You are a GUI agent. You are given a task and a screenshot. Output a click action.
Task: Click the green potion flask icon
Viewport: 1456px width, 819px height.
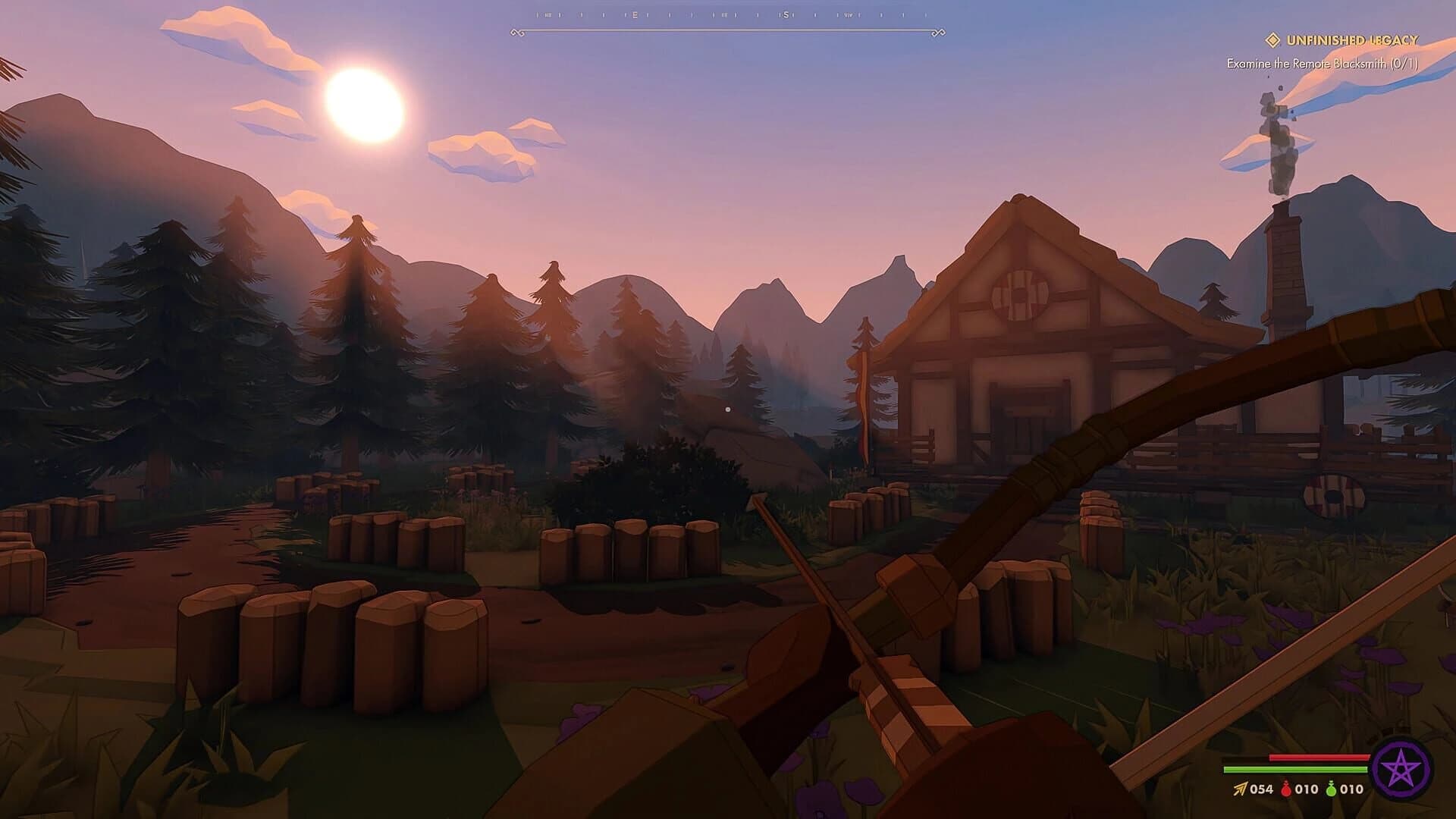1332,789
